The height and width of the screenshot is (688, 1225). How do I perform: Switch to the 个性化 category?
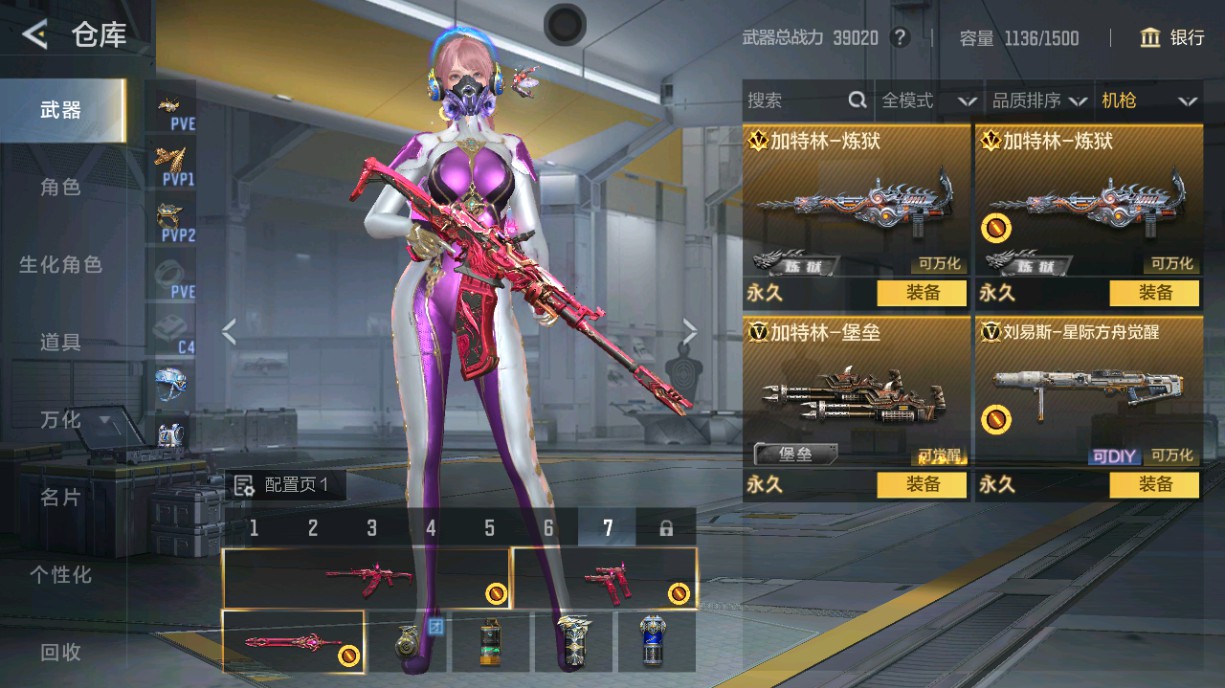(60, 575)
